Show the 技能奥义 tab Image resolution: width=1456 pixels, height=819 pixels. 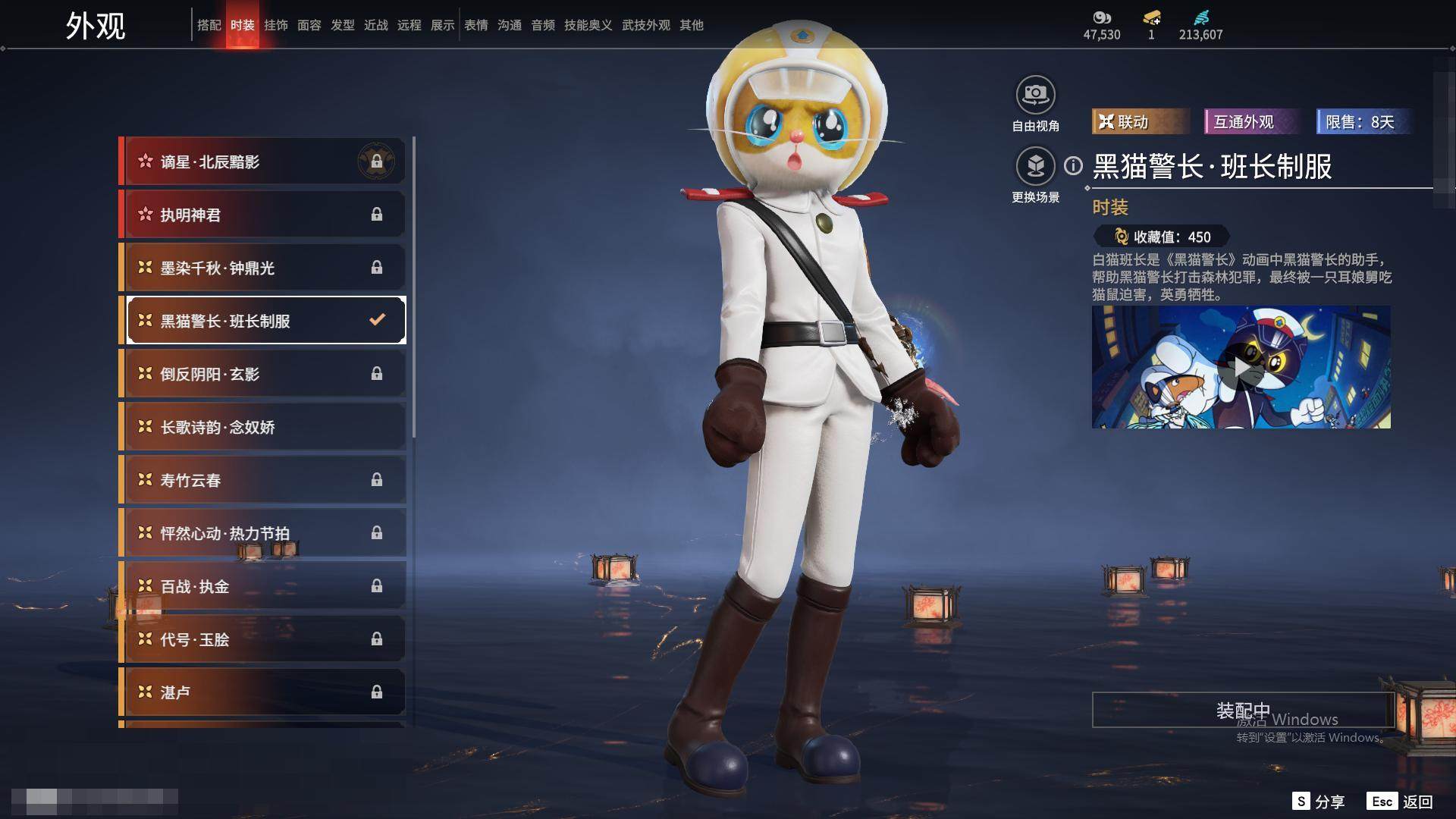click(588, 25)
